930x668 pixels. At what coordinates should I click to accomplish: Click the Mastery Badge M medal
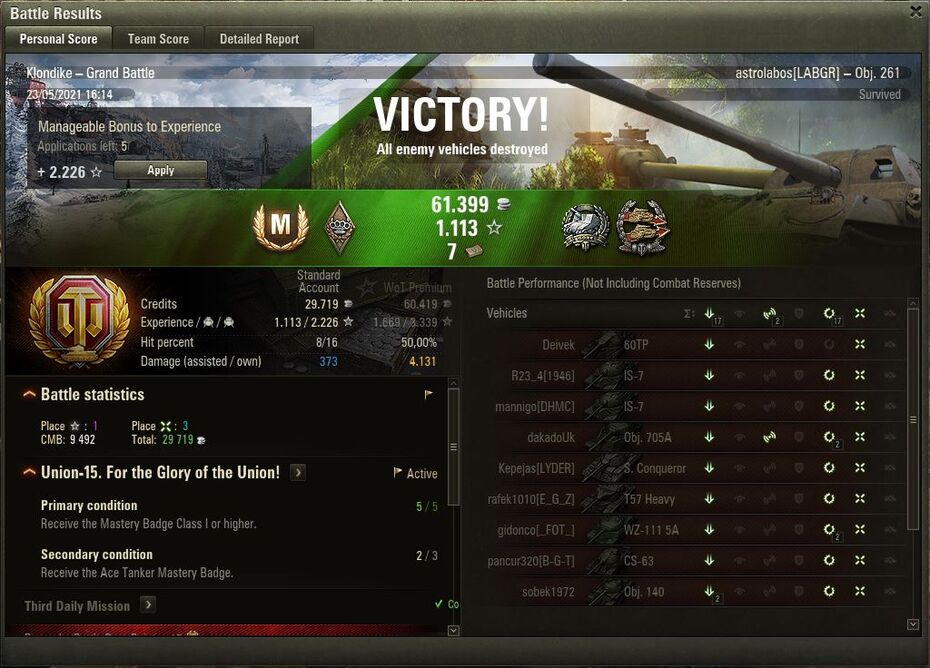(x=280, y=227)
